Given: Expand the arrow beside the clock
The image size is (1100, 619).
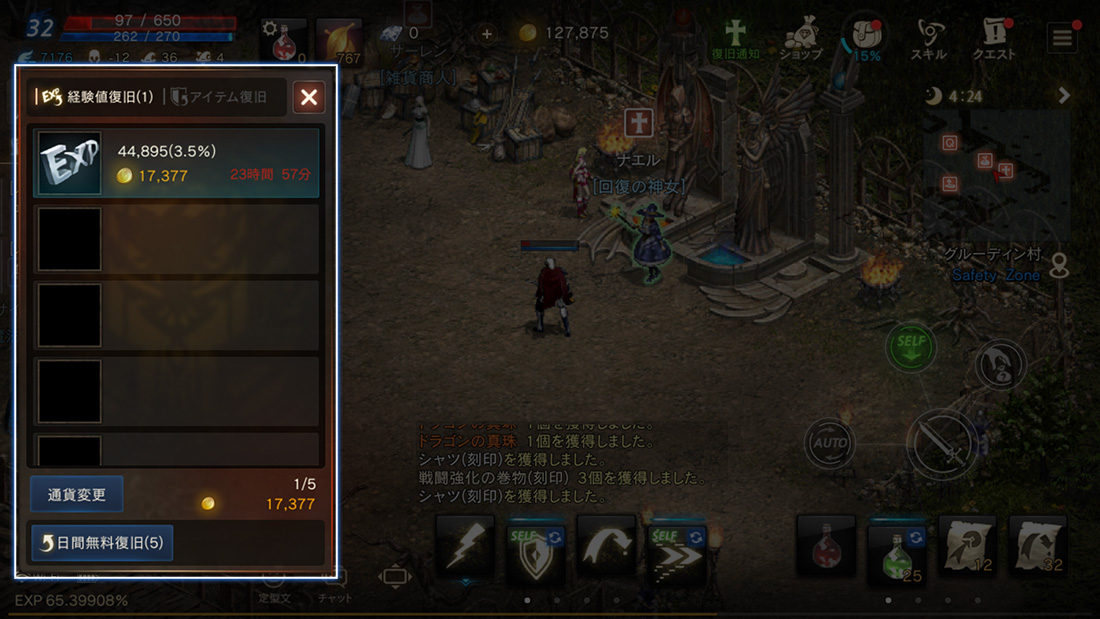Looking at the screenshot, I should pos(1064,96).
